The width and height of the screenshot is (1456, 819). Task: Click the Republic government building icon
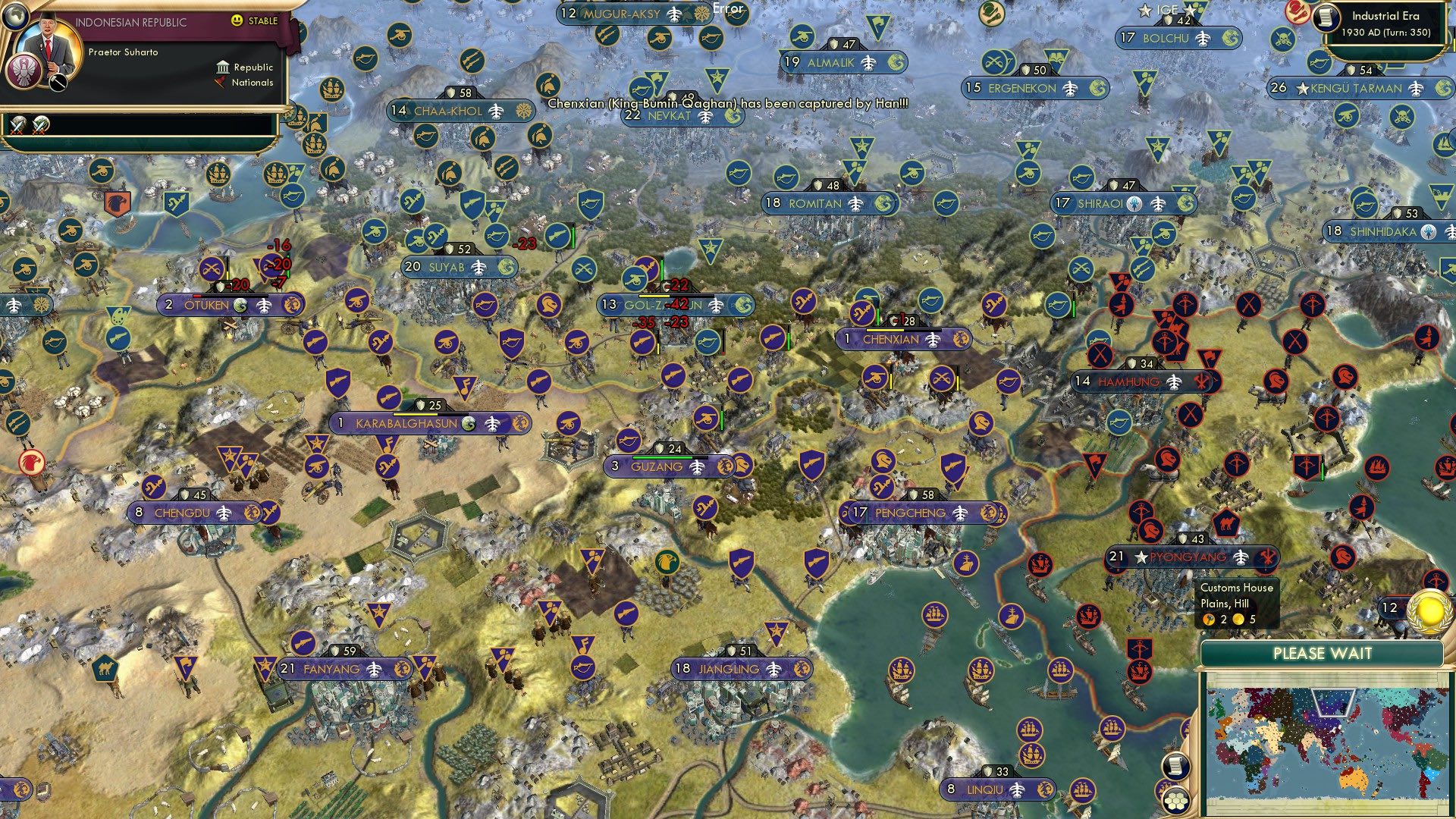point(222,67)
